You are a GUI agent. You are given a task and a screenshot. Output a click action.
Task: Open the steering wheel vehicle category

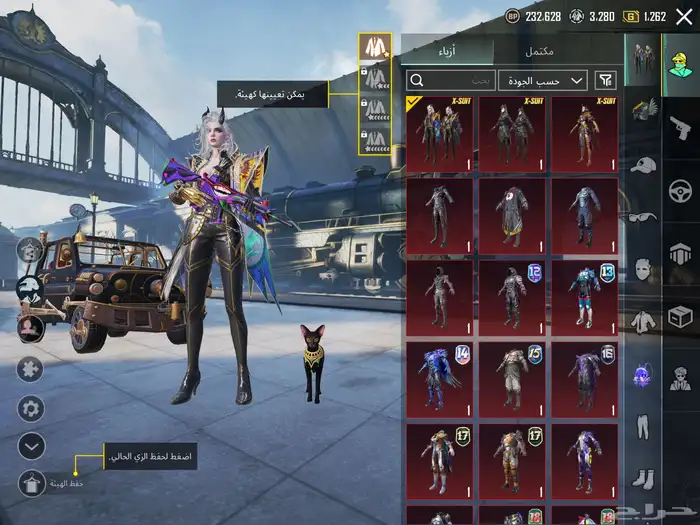pyautogui.click(x=680, y=190)
